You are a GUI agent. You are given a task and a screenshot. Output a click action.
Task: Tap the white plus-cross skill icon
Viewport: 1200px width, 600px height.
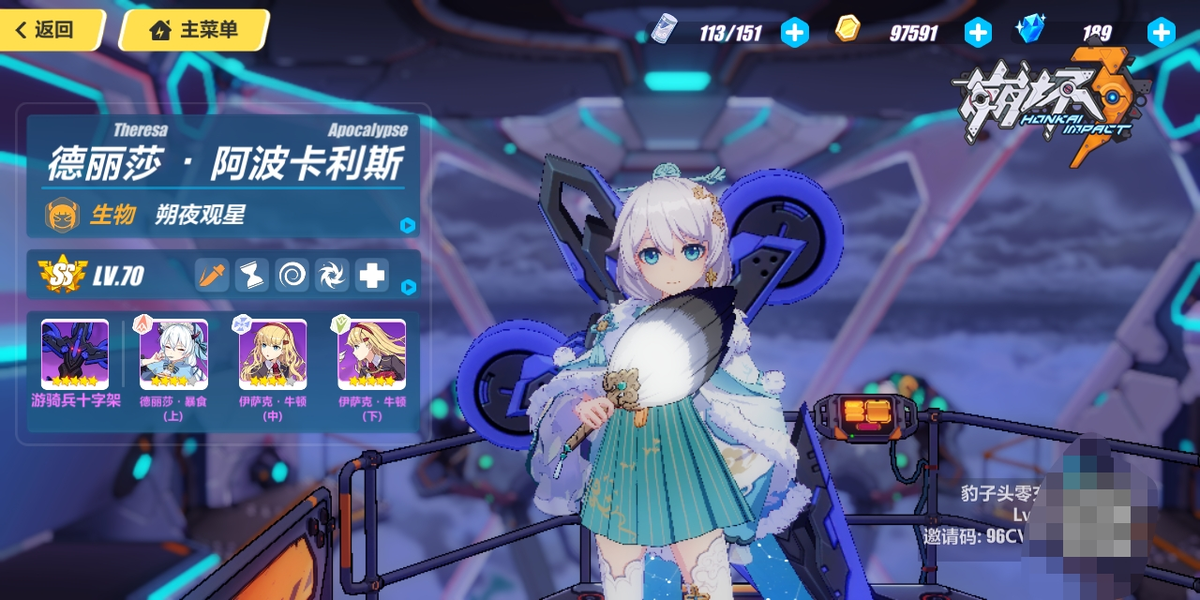tap(372, 275)
